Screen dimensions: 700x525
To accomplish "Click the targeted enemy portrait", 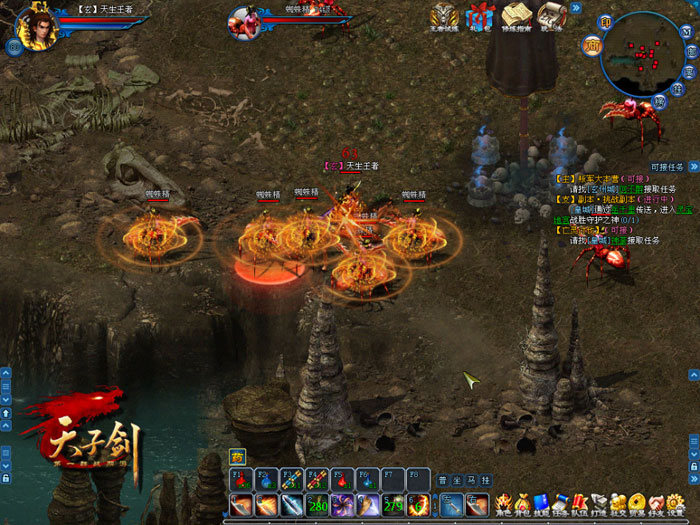I will (243, 20).
